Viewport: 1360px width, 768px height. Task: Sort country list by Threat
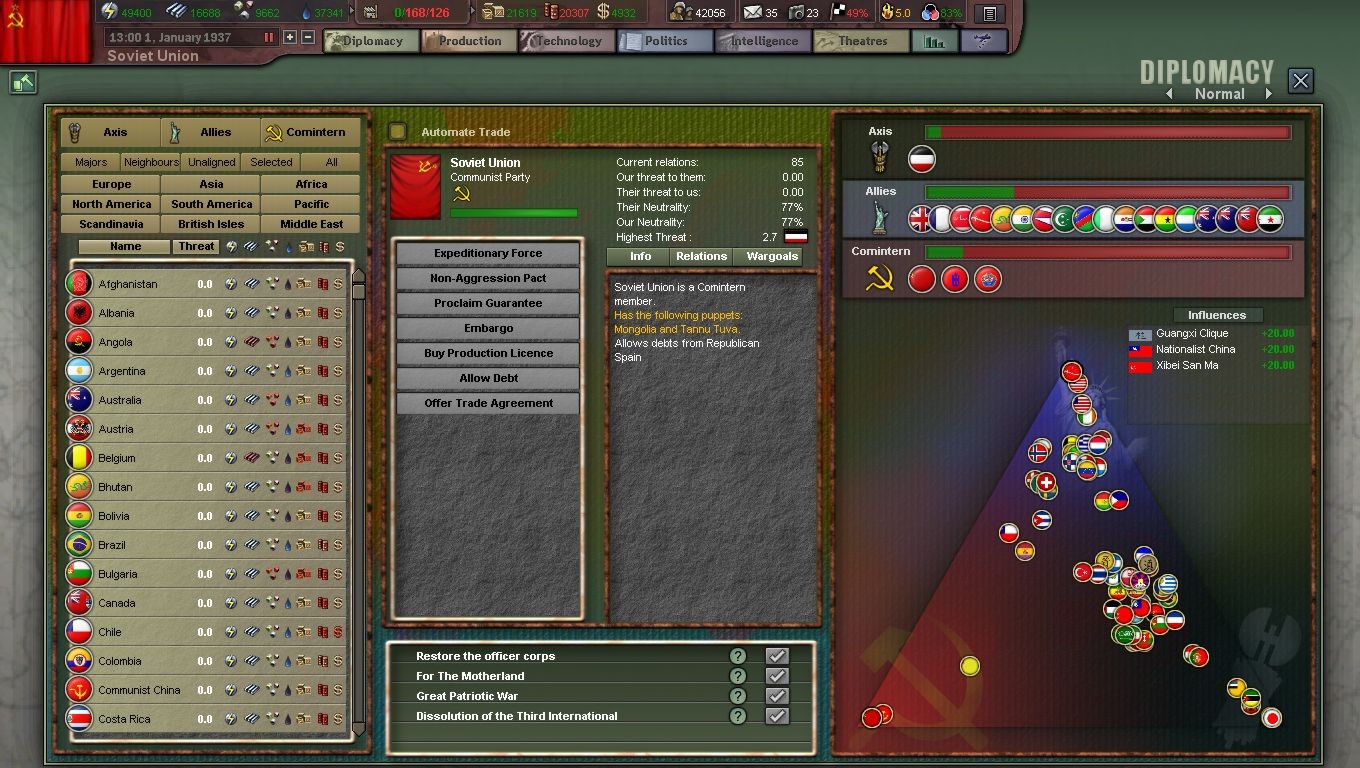point(196,246)
